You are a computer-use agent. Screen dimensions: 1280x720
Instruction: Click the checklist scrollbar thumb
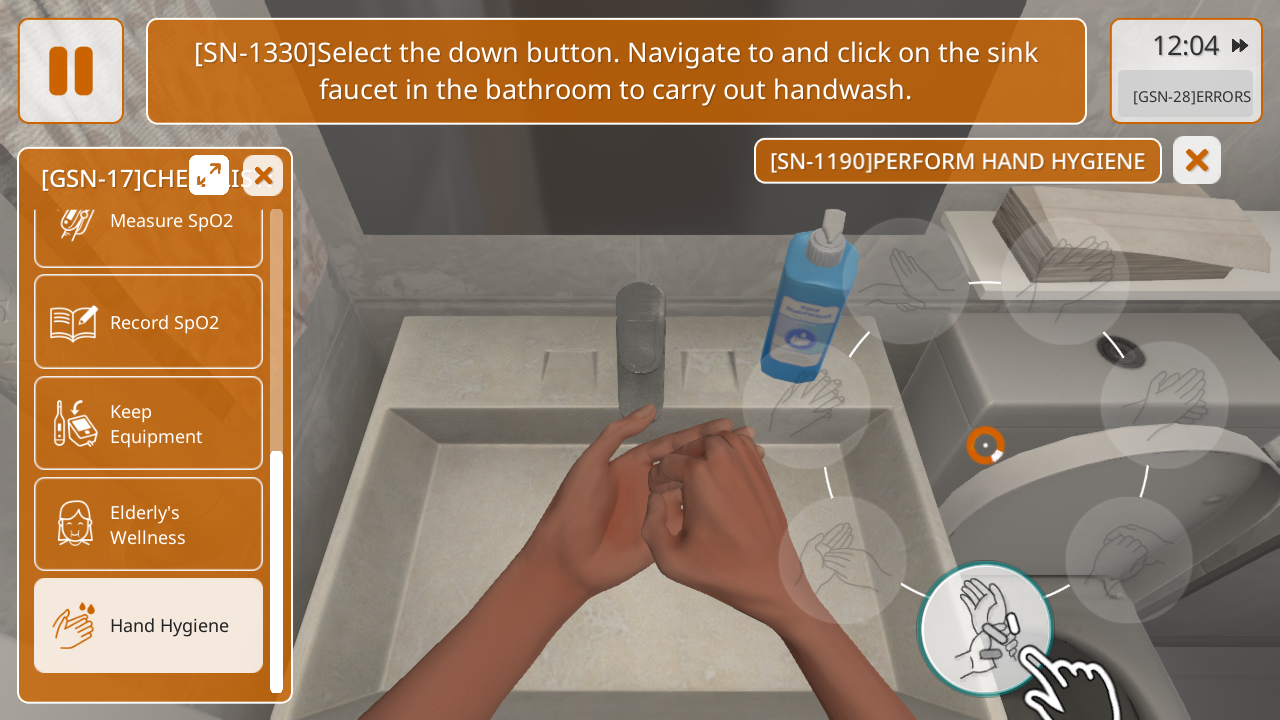(276, 570)
